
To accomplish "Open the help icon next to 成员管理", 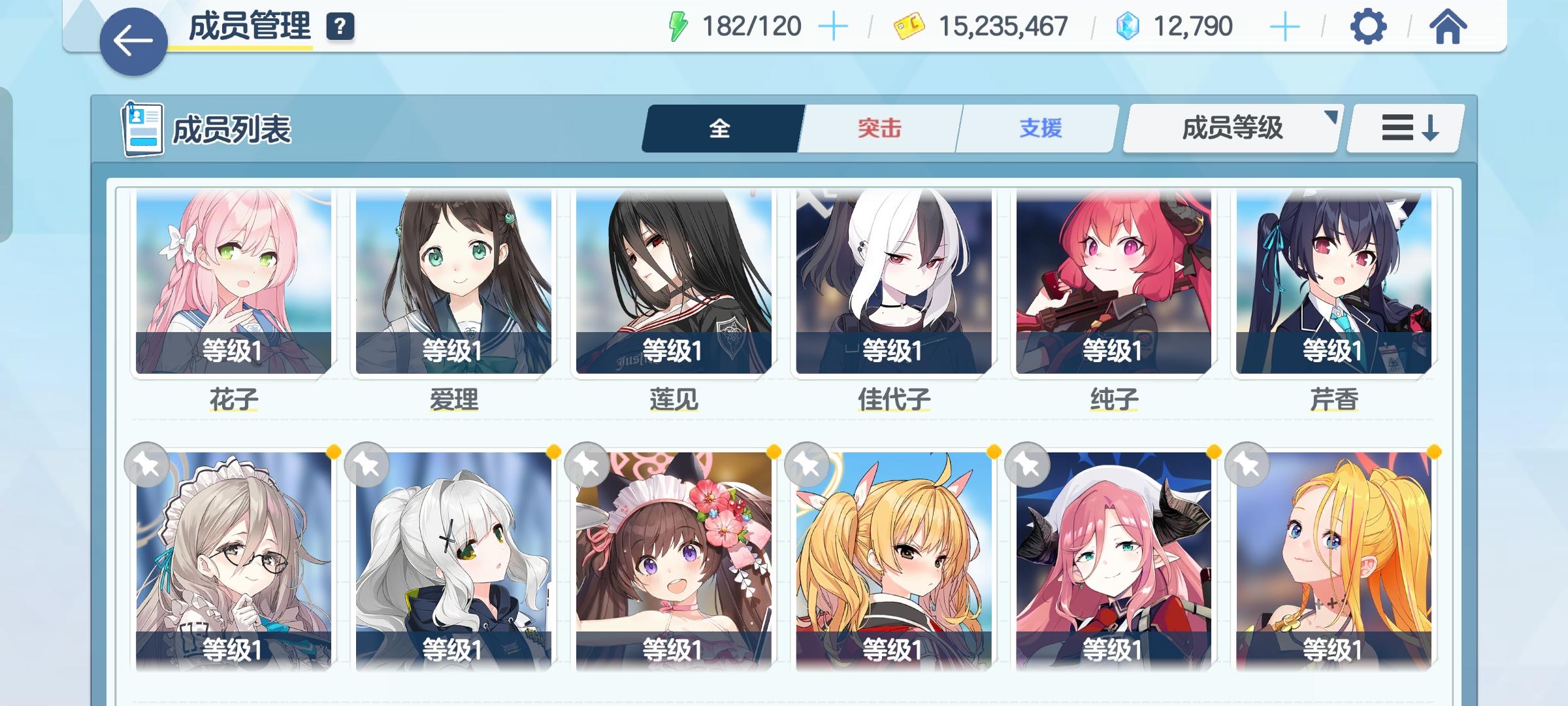I will (339, 27).
